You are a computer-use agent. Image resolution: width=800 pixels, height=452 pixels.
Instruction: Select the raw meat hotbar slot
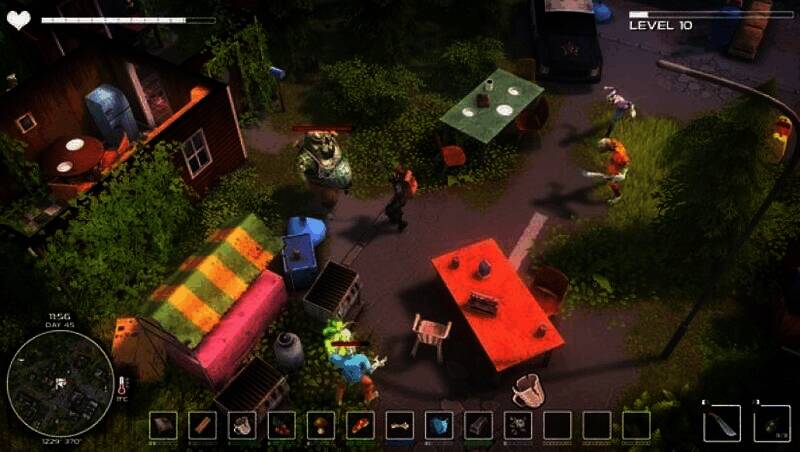[x=360, y=425]
